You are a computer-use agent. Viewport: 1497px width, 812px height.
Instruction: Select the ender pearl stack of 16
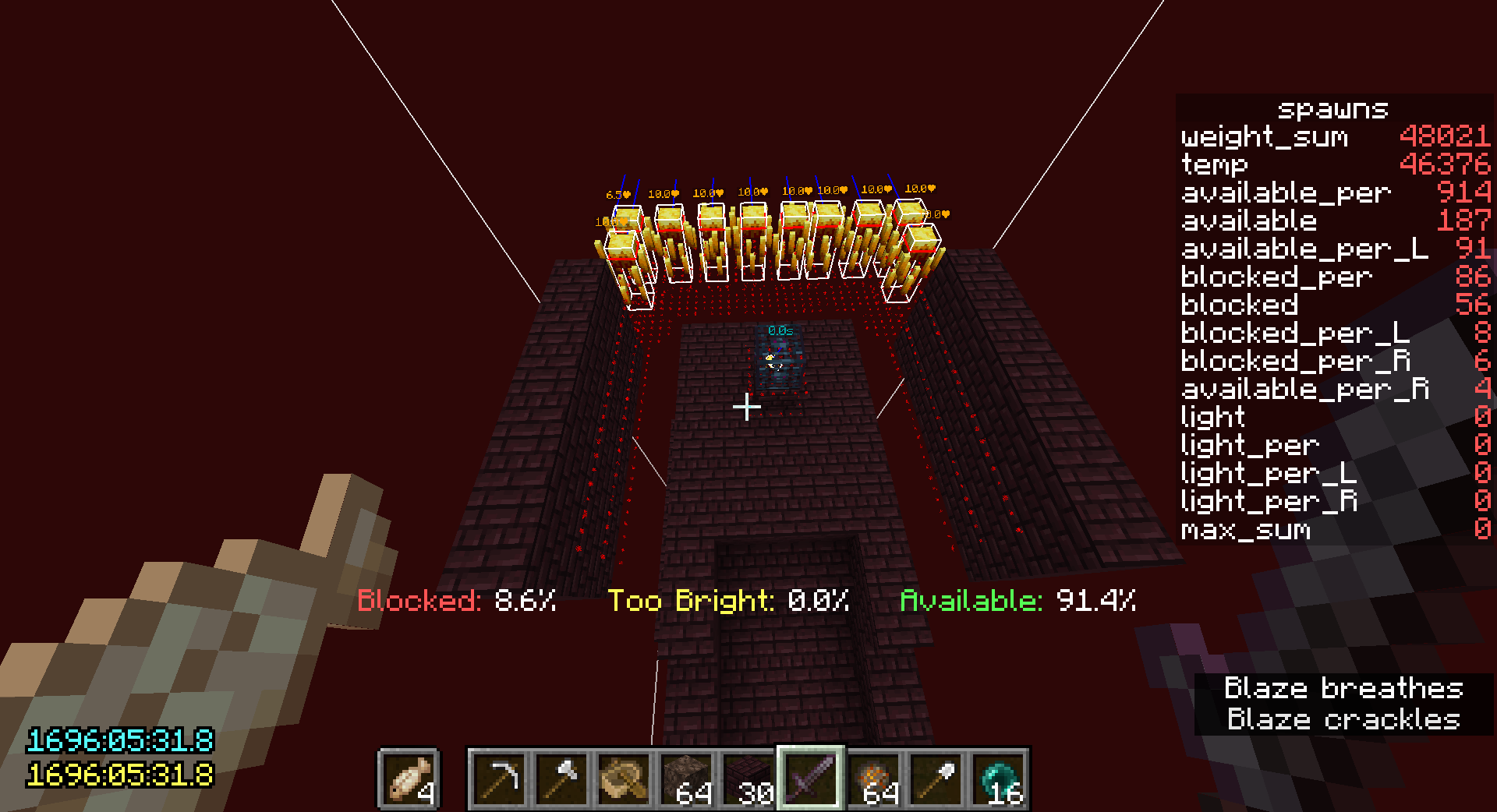click(998, 778)
